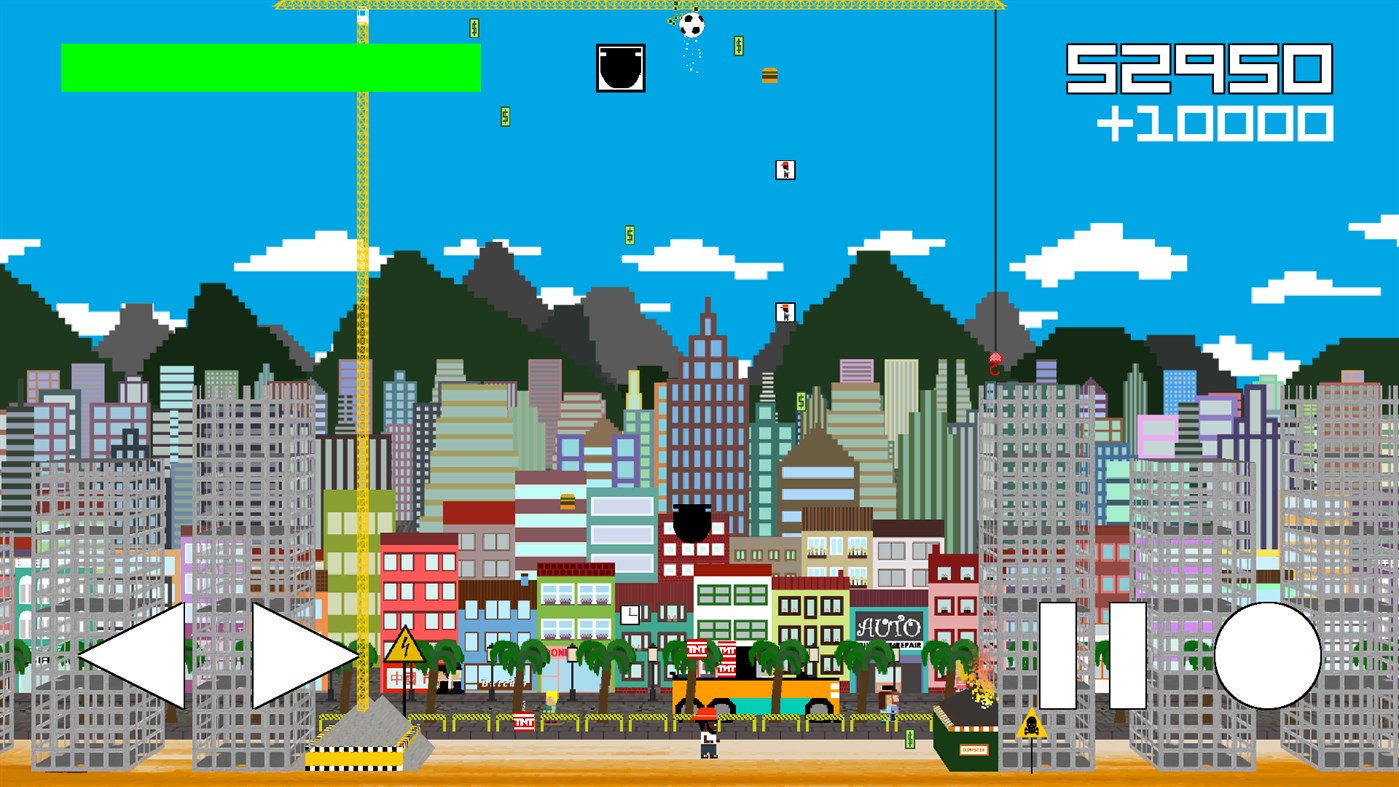
Task: Pick up the dollar bill near the dumpster
Action: tap(910, 740)
